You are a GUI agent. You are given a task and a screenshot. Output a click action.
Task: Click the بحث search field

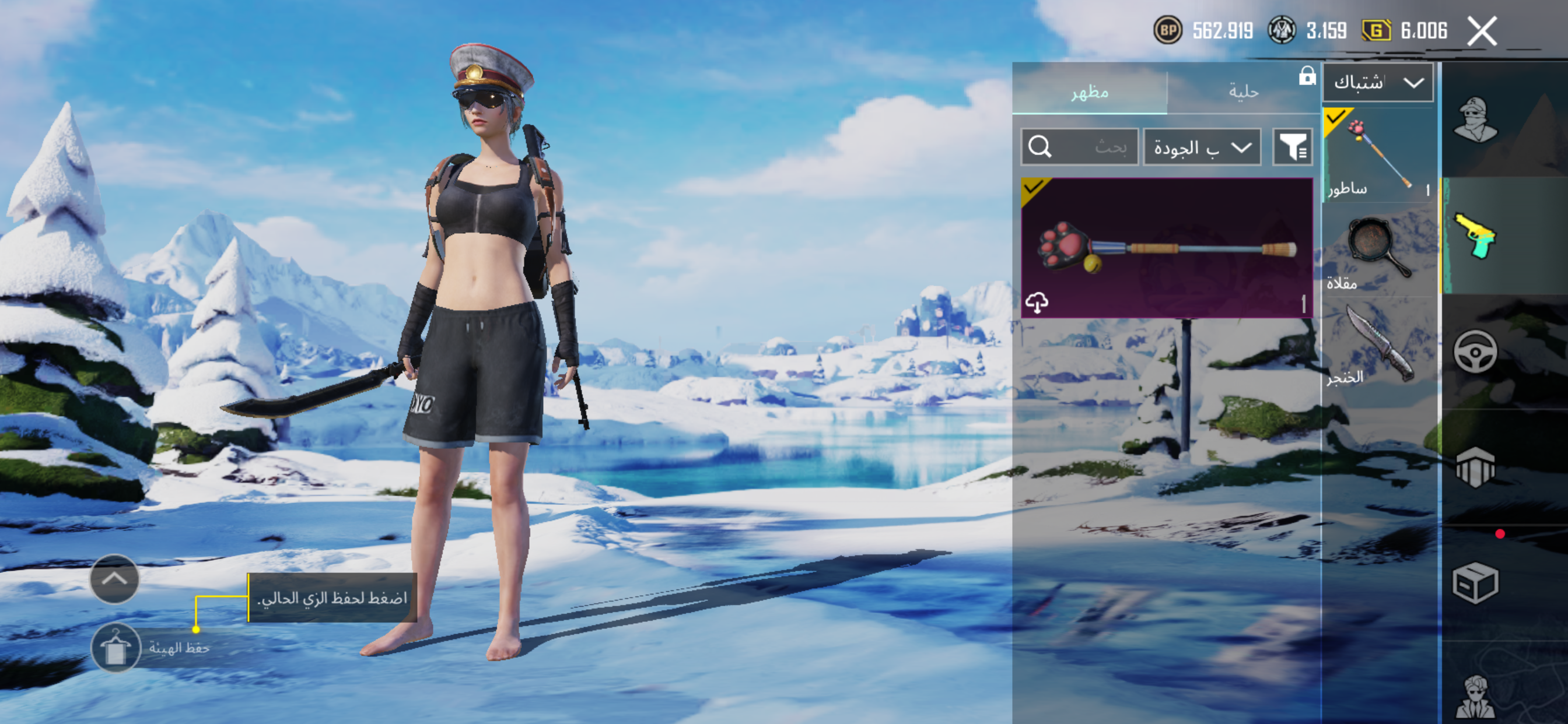click(x=1079, y=147)
